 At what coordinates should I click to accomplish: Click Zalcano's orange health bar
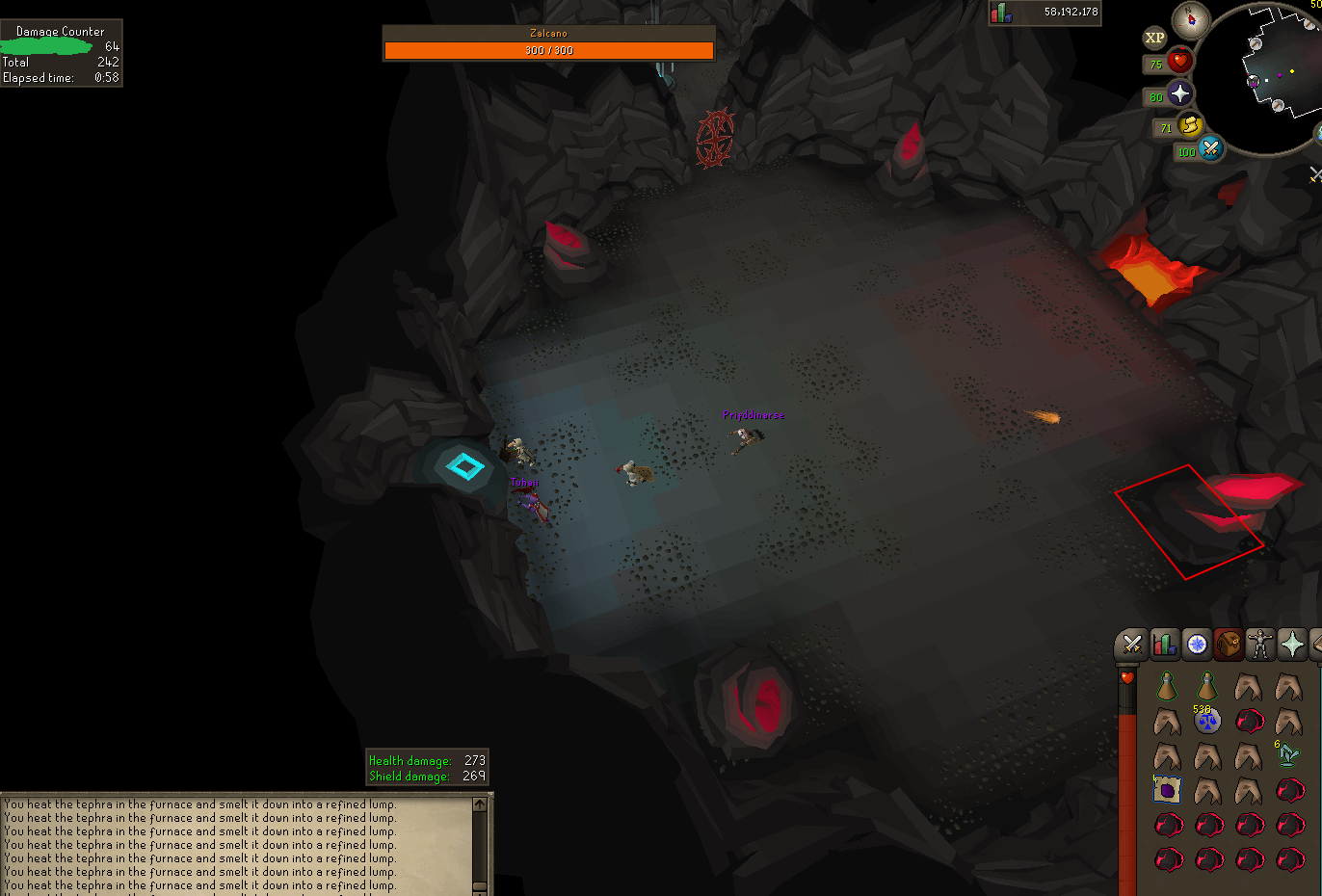click(x=548, y=50)
